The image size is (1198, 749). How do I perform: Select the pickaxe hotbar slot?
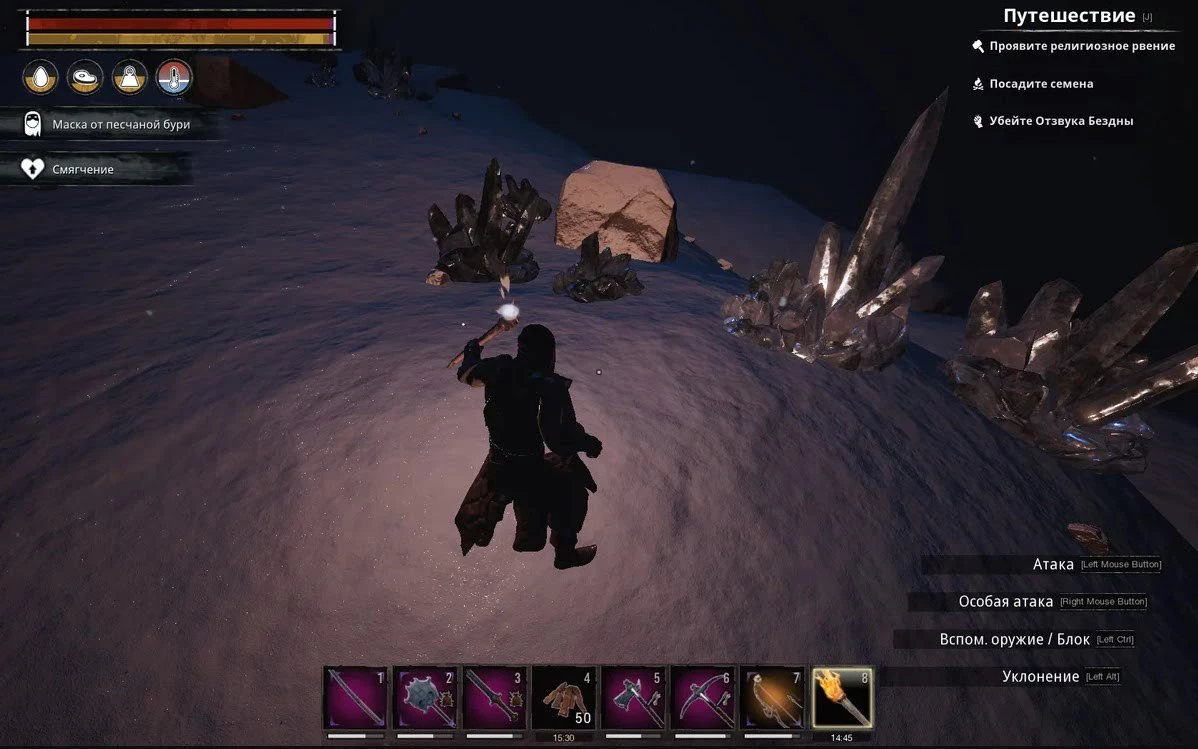coord(704,698)
